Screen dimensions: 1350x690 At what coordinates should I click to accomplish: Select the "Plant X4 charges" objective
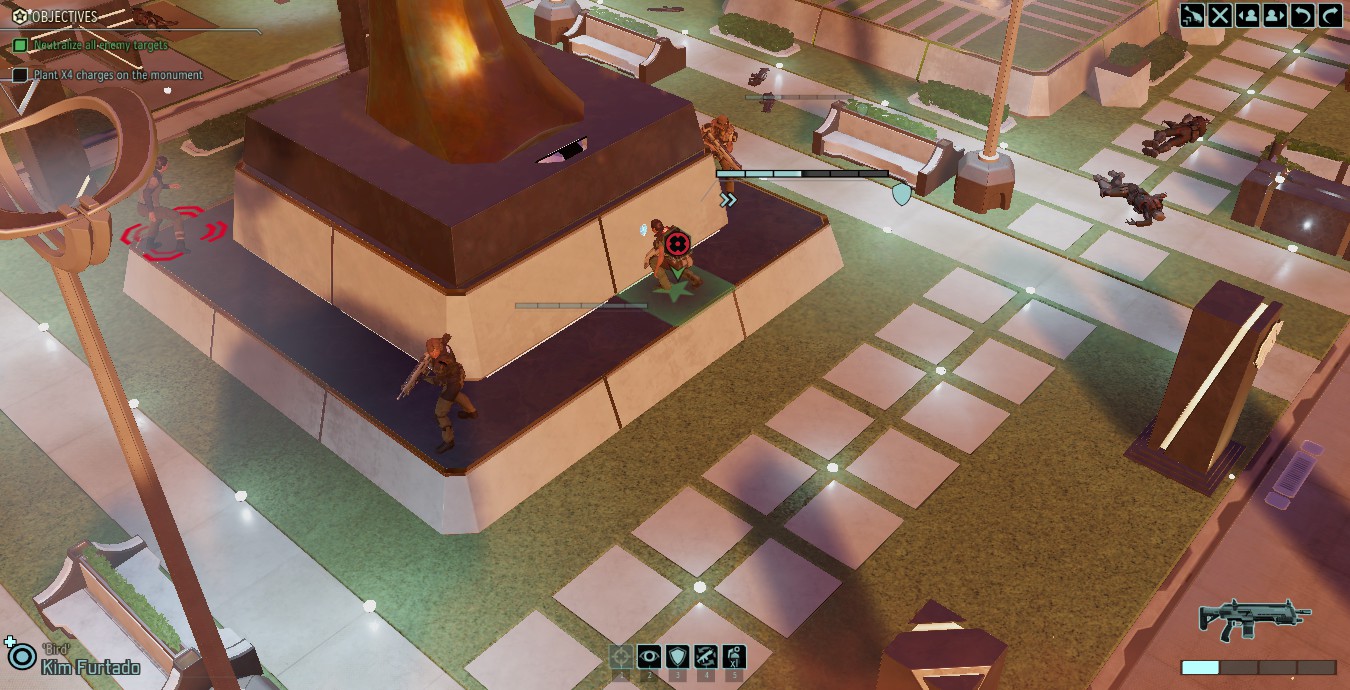(116, 75)
